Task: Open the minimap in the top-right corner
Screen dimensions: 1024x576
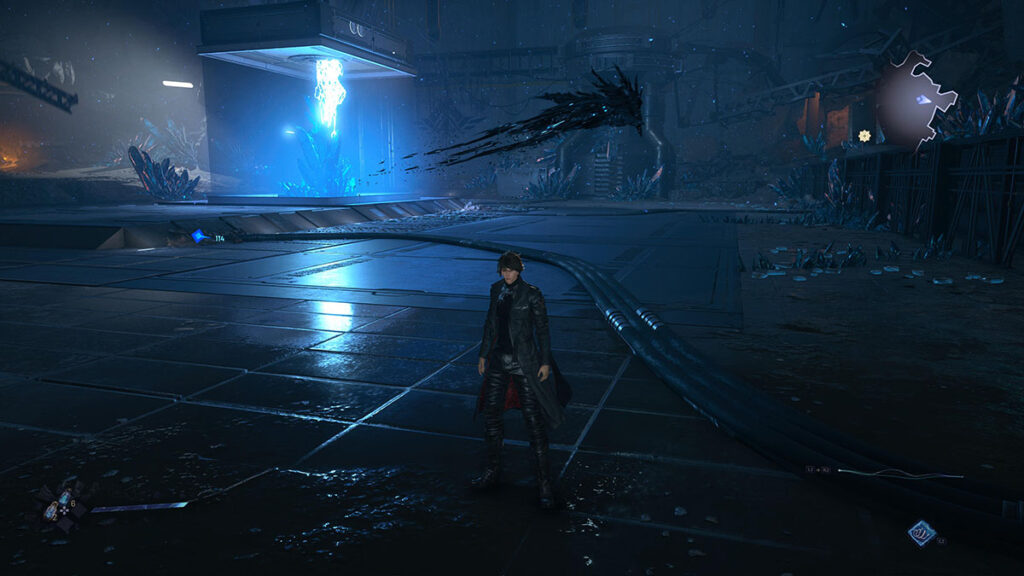Action: point(916,100)
